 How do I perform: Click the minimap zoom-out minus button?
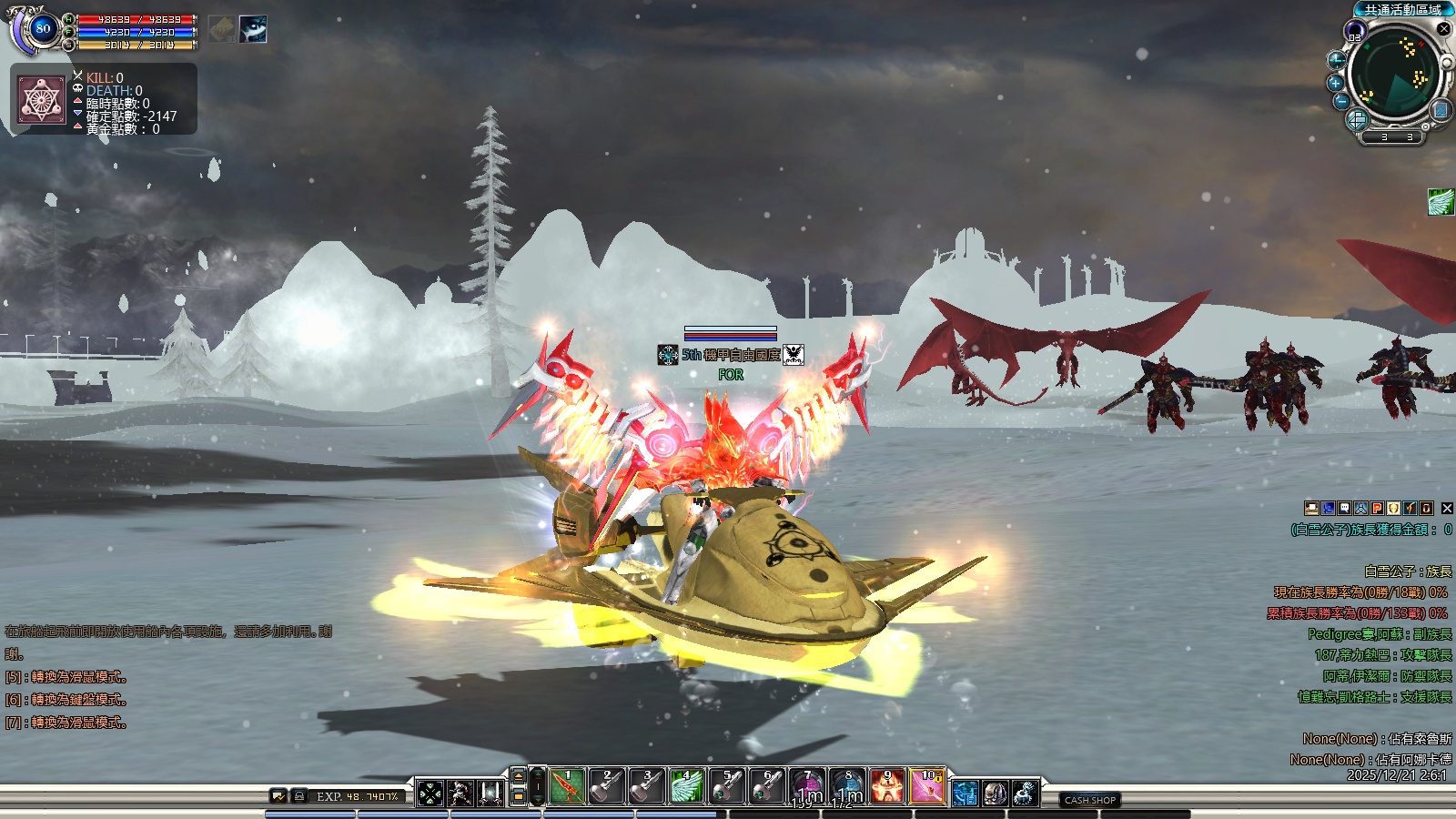(1341, 101)
